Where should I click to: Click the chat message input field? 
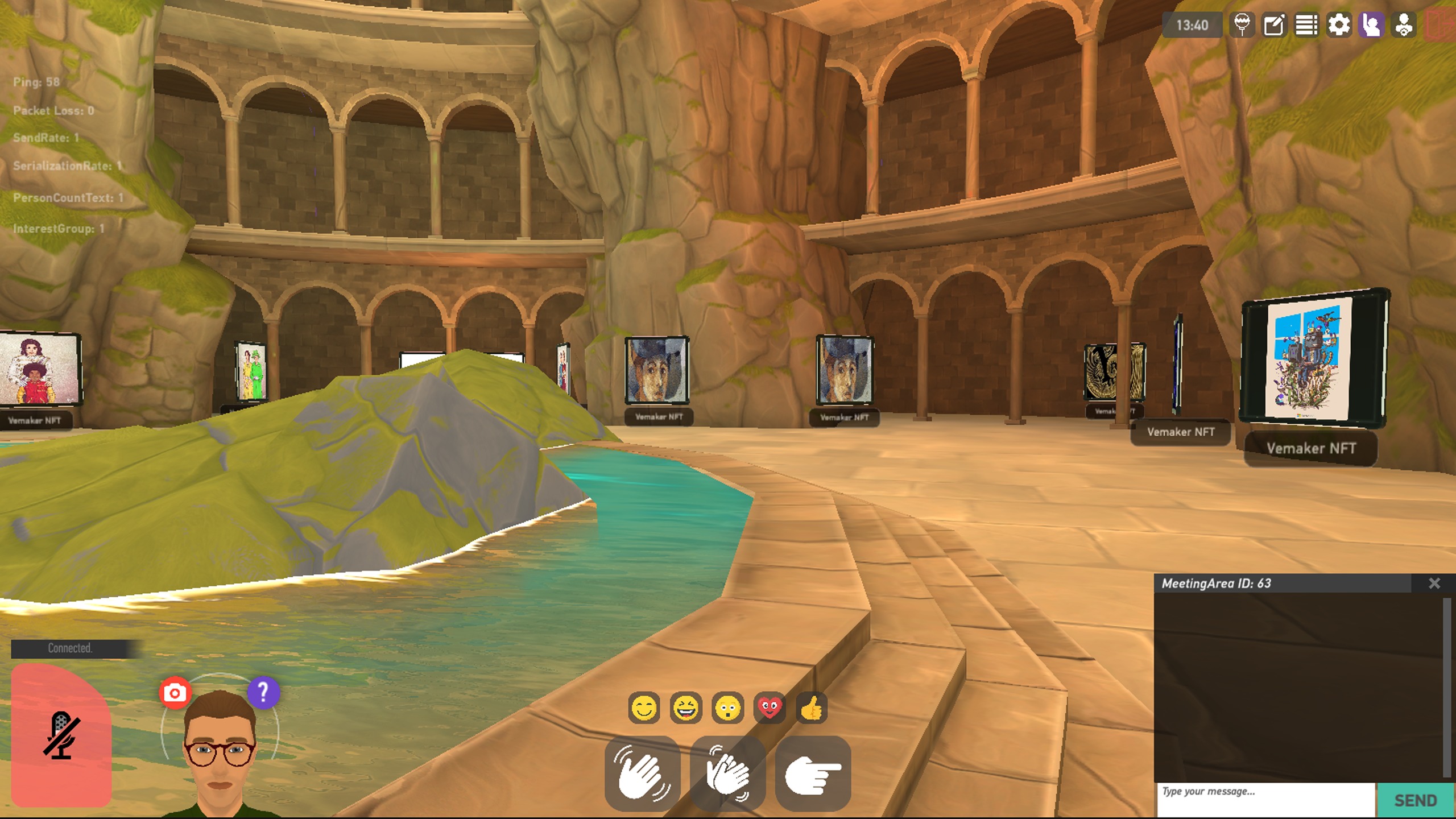1265,799
